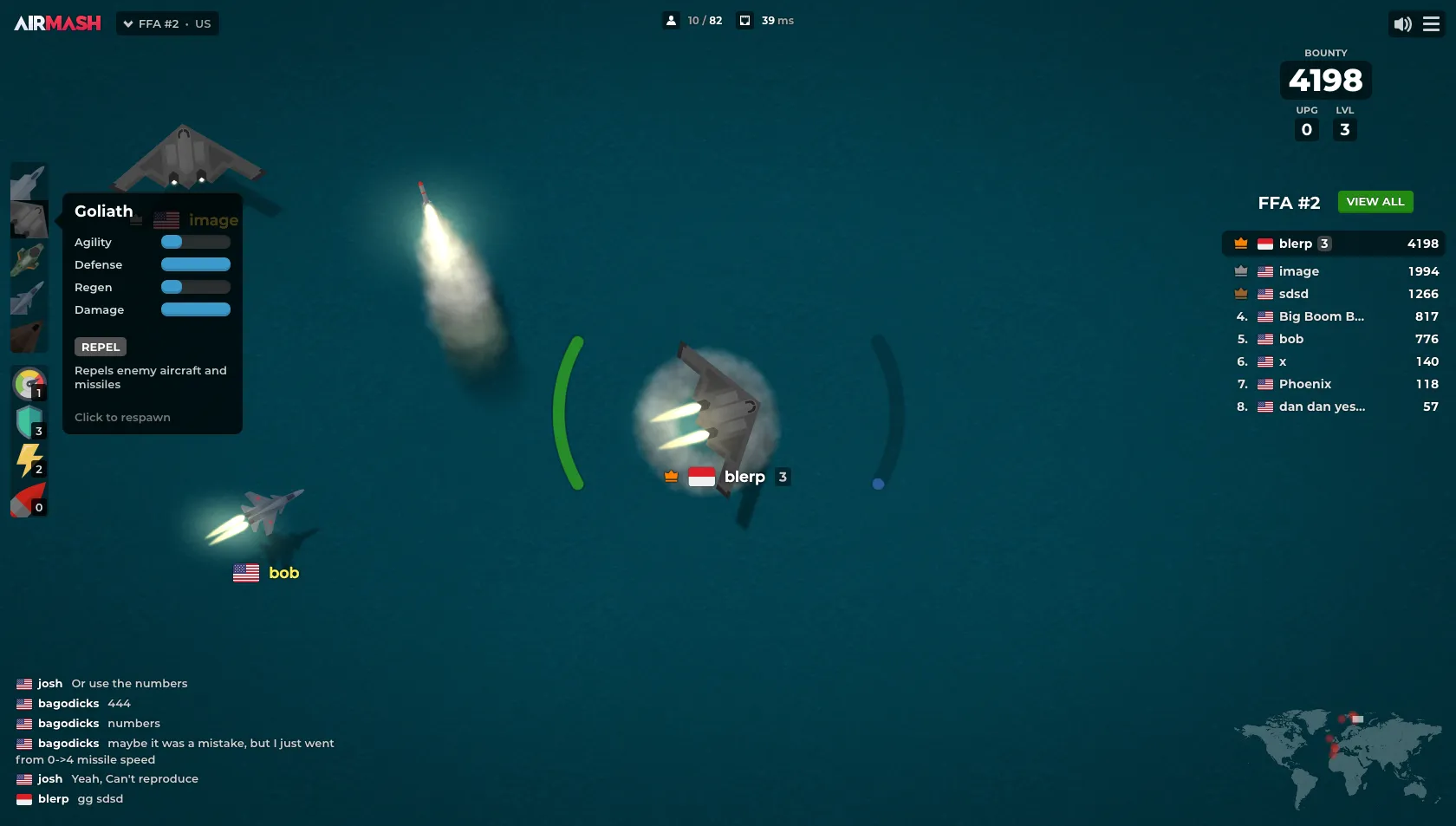This screenshot has height=826, width=1456.
Task: Click the green VIEW ALL button
Action: [1375, 202]
